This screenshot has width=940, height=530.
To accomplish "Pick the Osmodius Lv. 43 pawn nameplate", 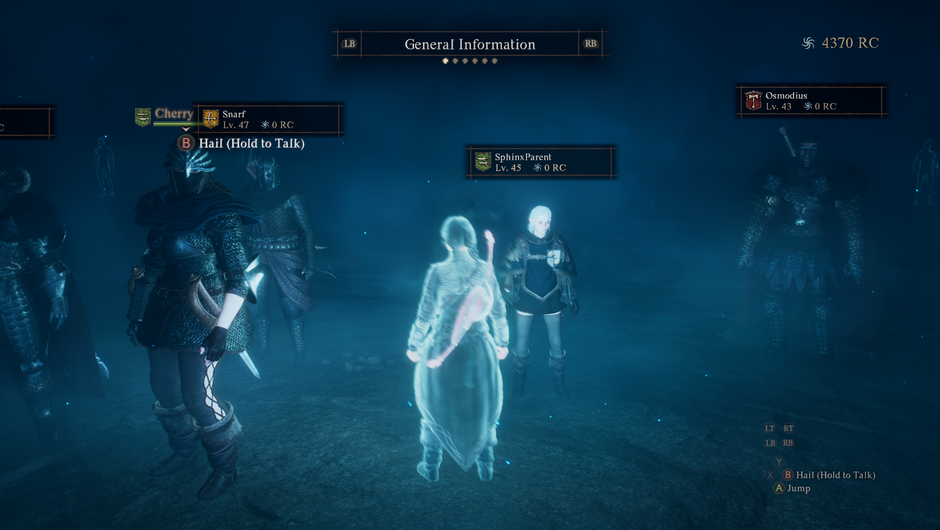I will click(811, 101).
